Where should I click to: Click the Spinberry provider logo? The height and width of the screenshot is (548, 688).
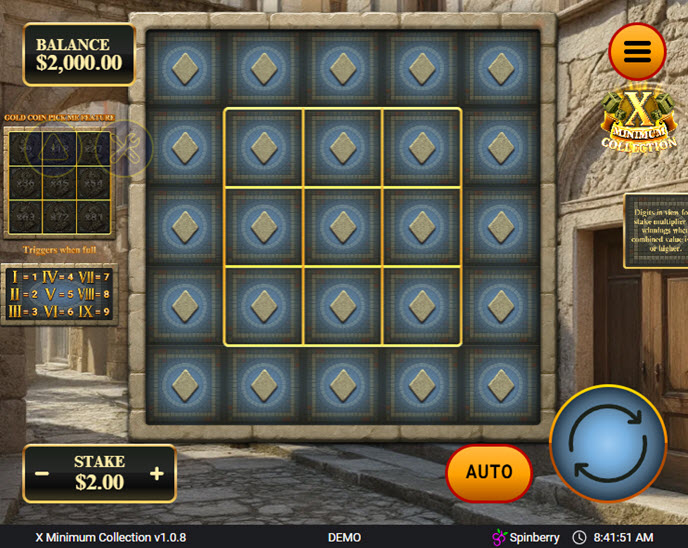pyautogui.click(x=526, y=537)
